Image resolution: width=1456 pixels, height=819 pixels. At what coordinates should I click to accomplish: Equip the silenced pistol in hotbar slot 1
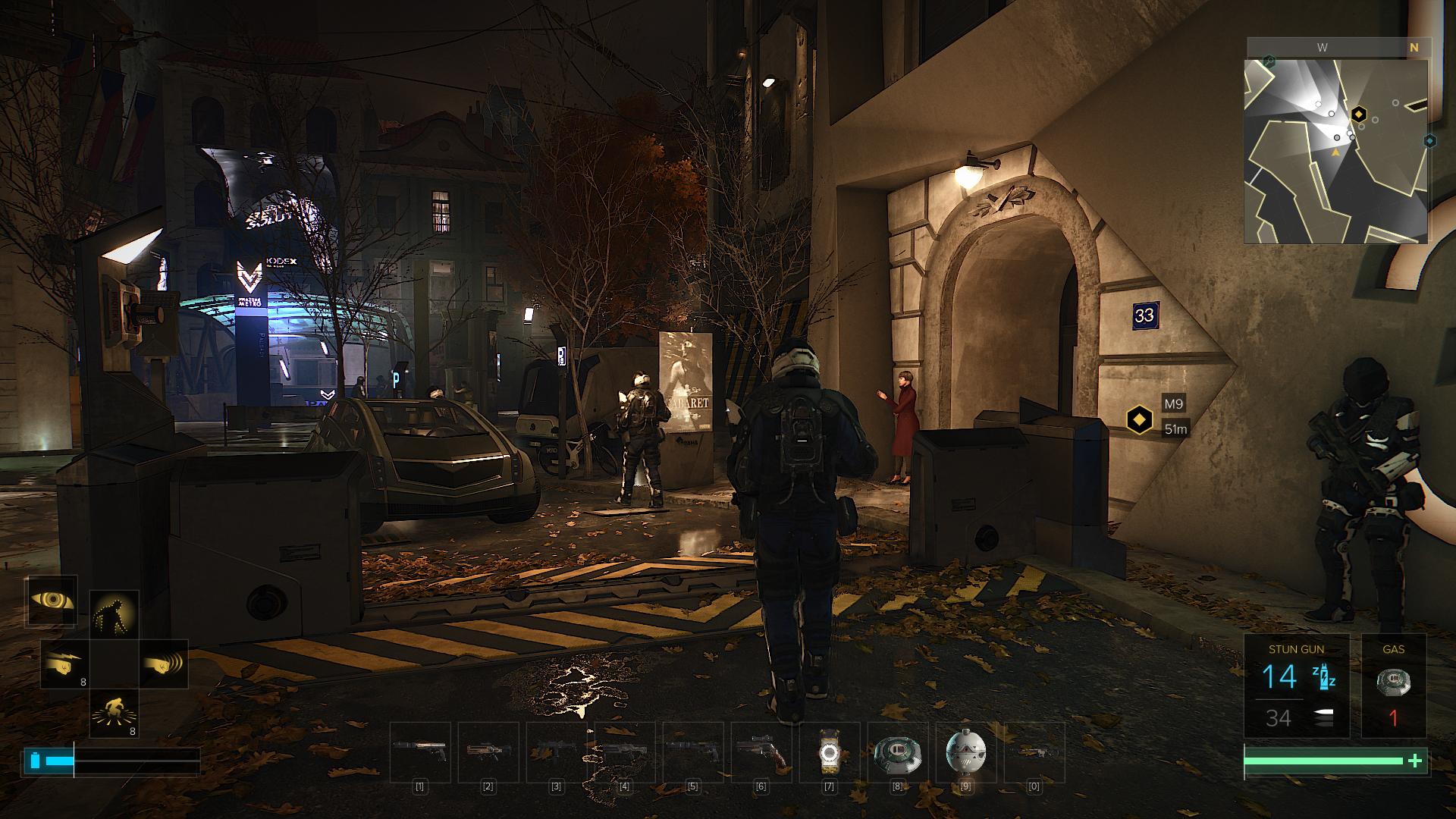(x=420, y=752)
